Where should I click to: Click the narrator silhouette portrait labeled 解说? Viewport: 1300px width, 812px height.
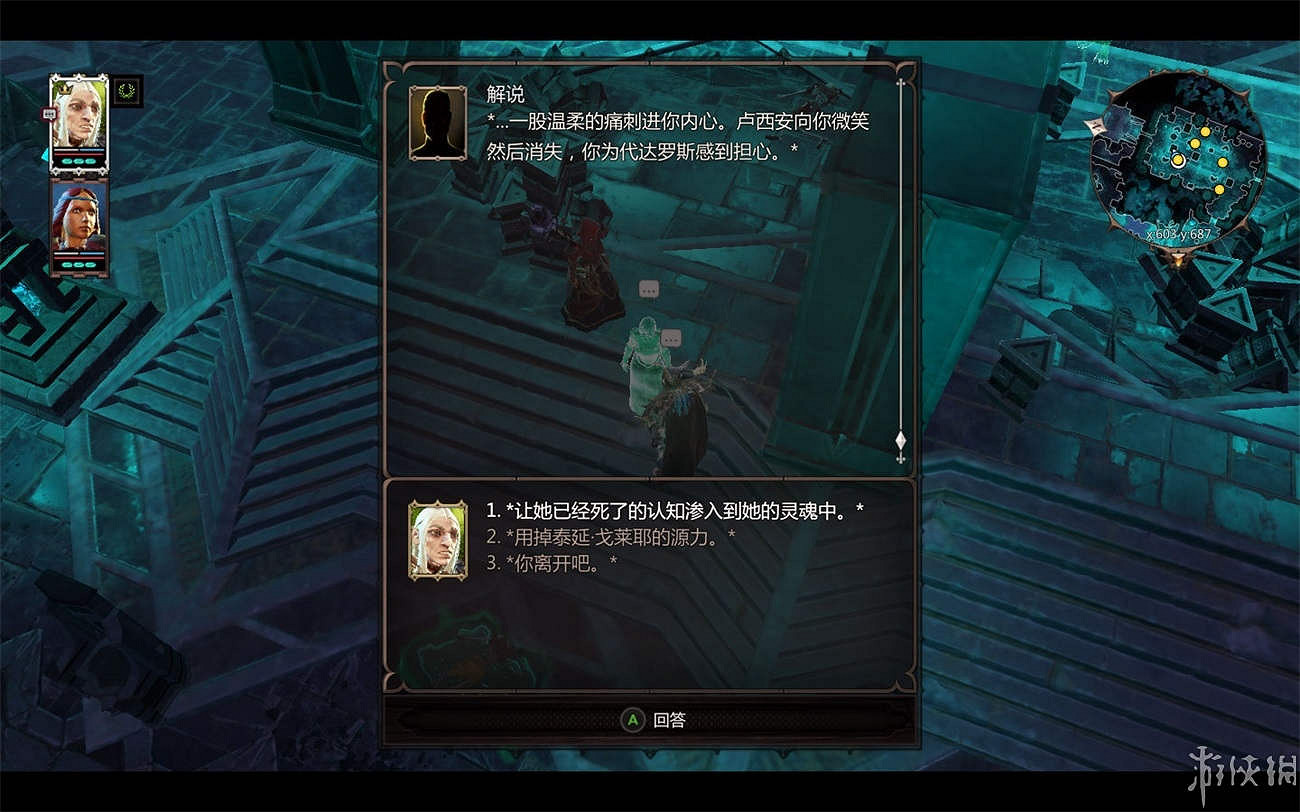coord(436,123)
